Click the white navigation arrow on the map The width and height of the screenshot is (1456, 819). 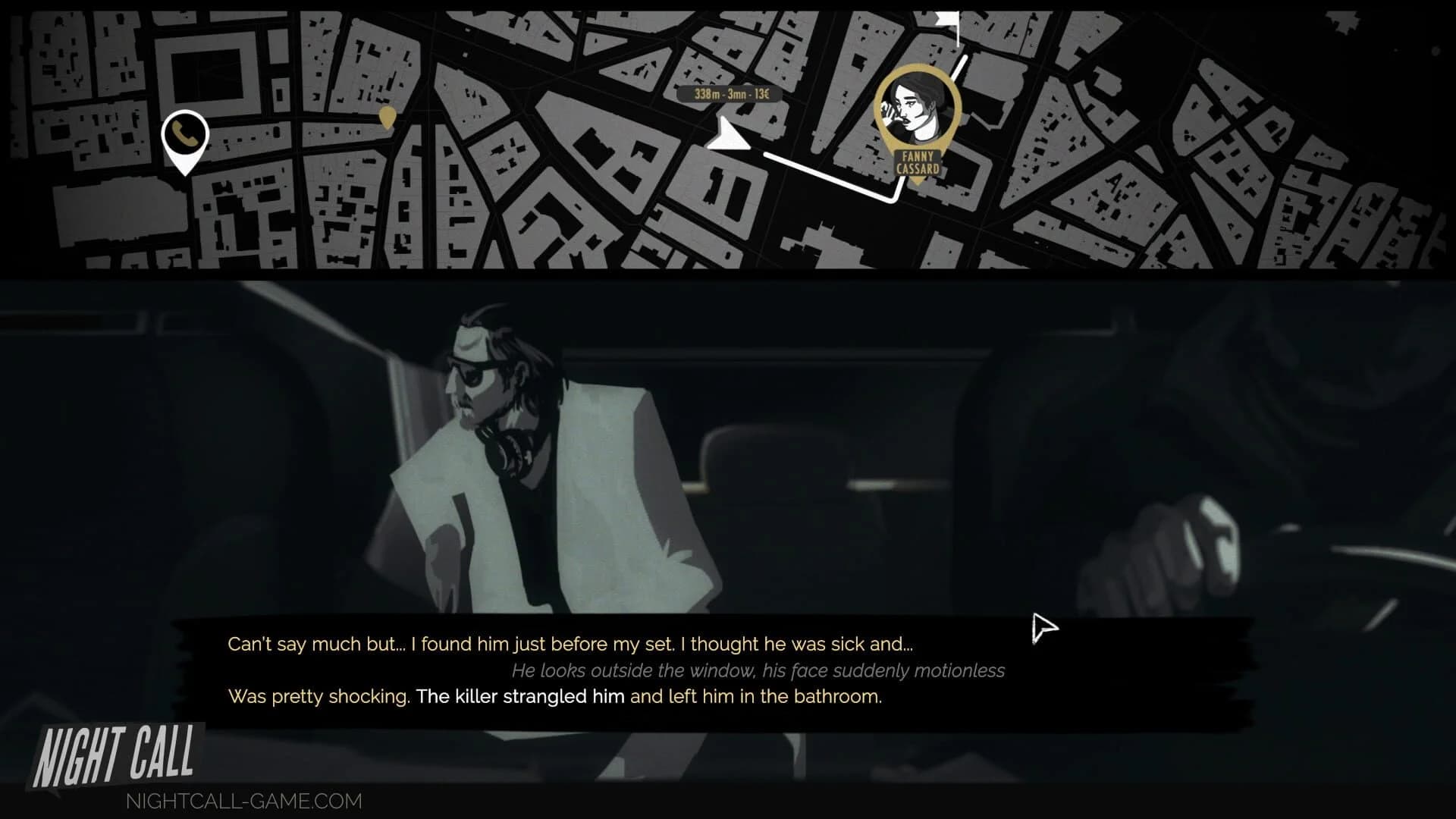pyautogui.click(x=726, y=138)
